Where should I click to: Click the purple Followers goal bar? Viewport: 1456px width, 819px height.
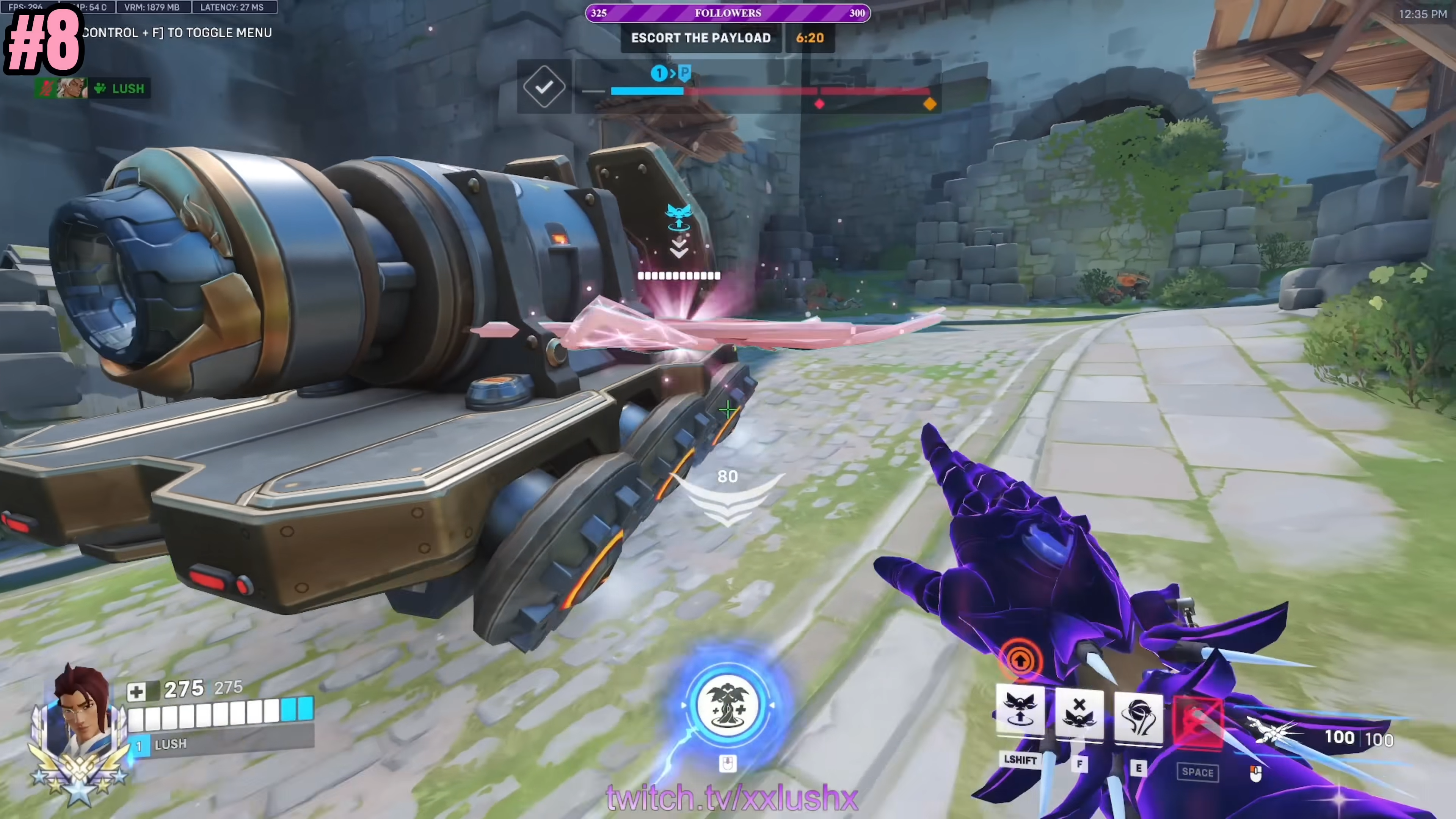click(728, 13)
